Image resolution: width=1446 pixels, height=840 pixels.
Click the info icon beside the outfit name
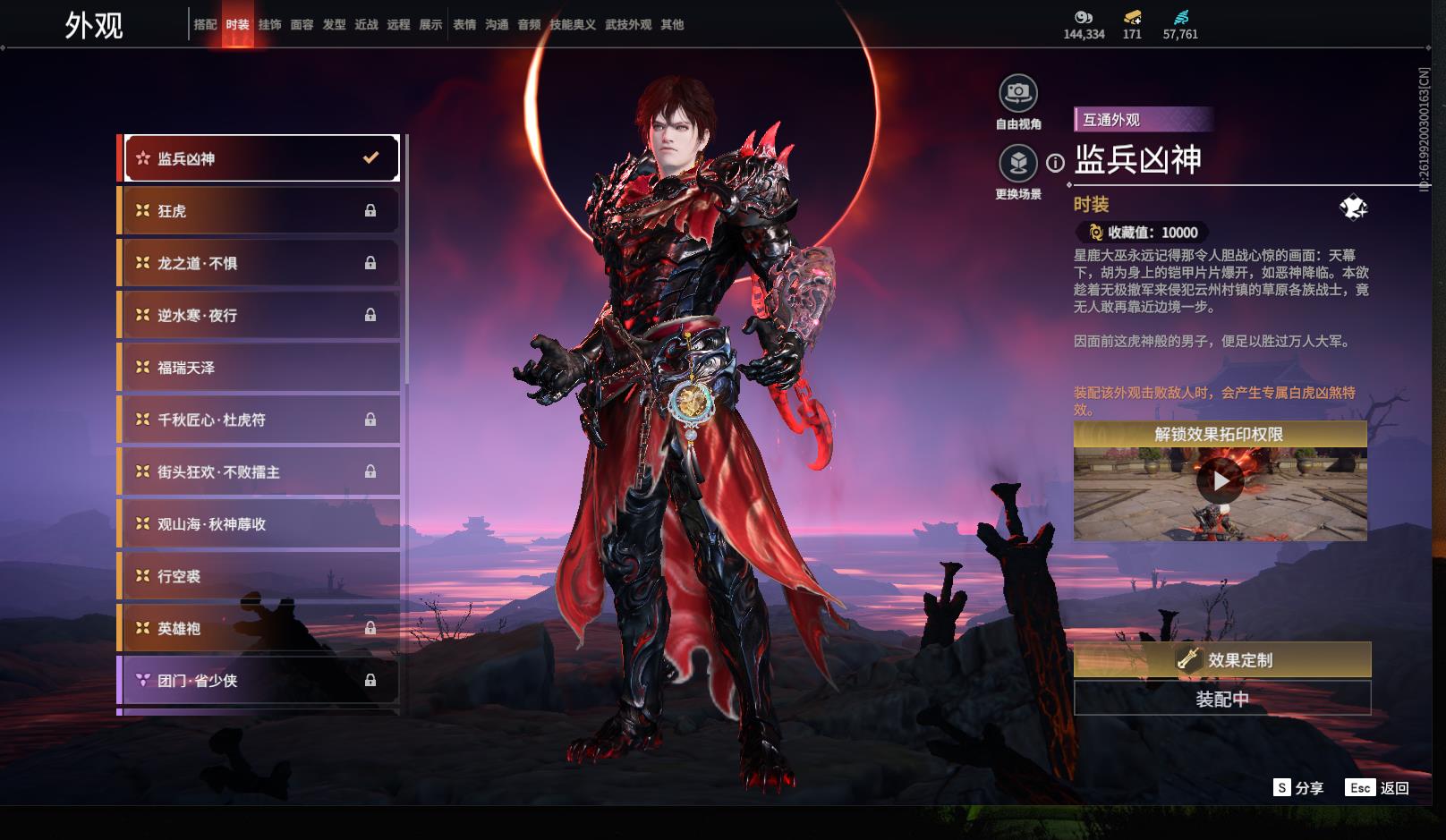[1056, 163]
